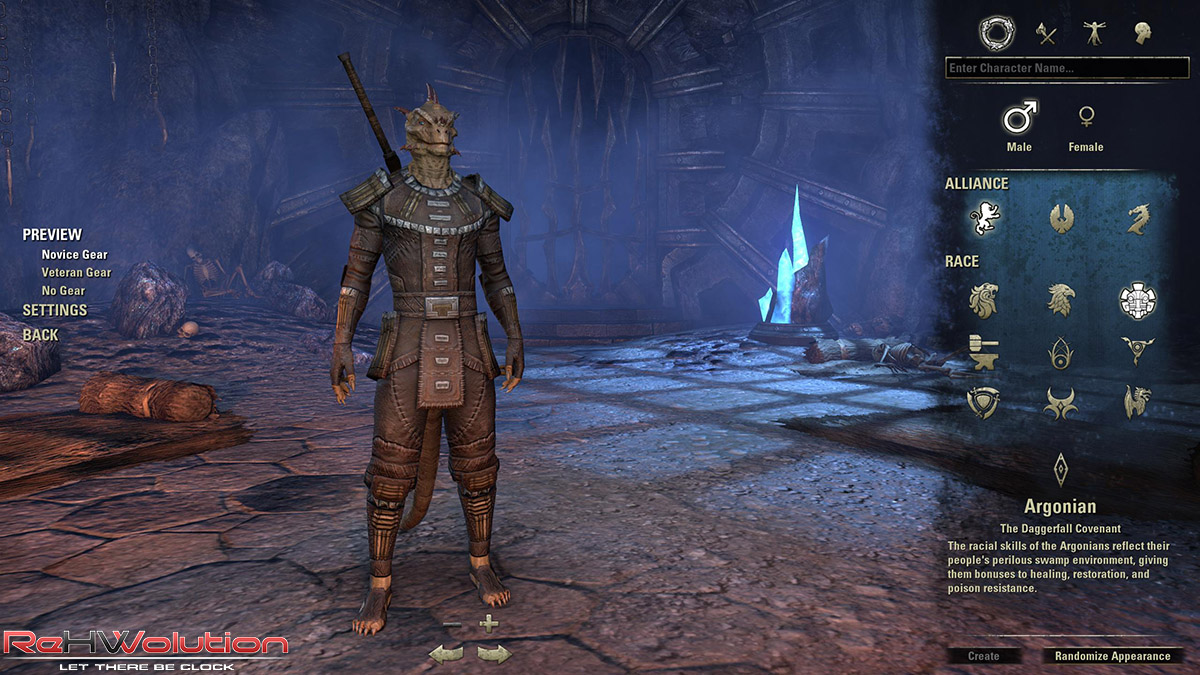Pick the eagle alliance emblem
The image size is (1200, 675).
pos(1061,217)
